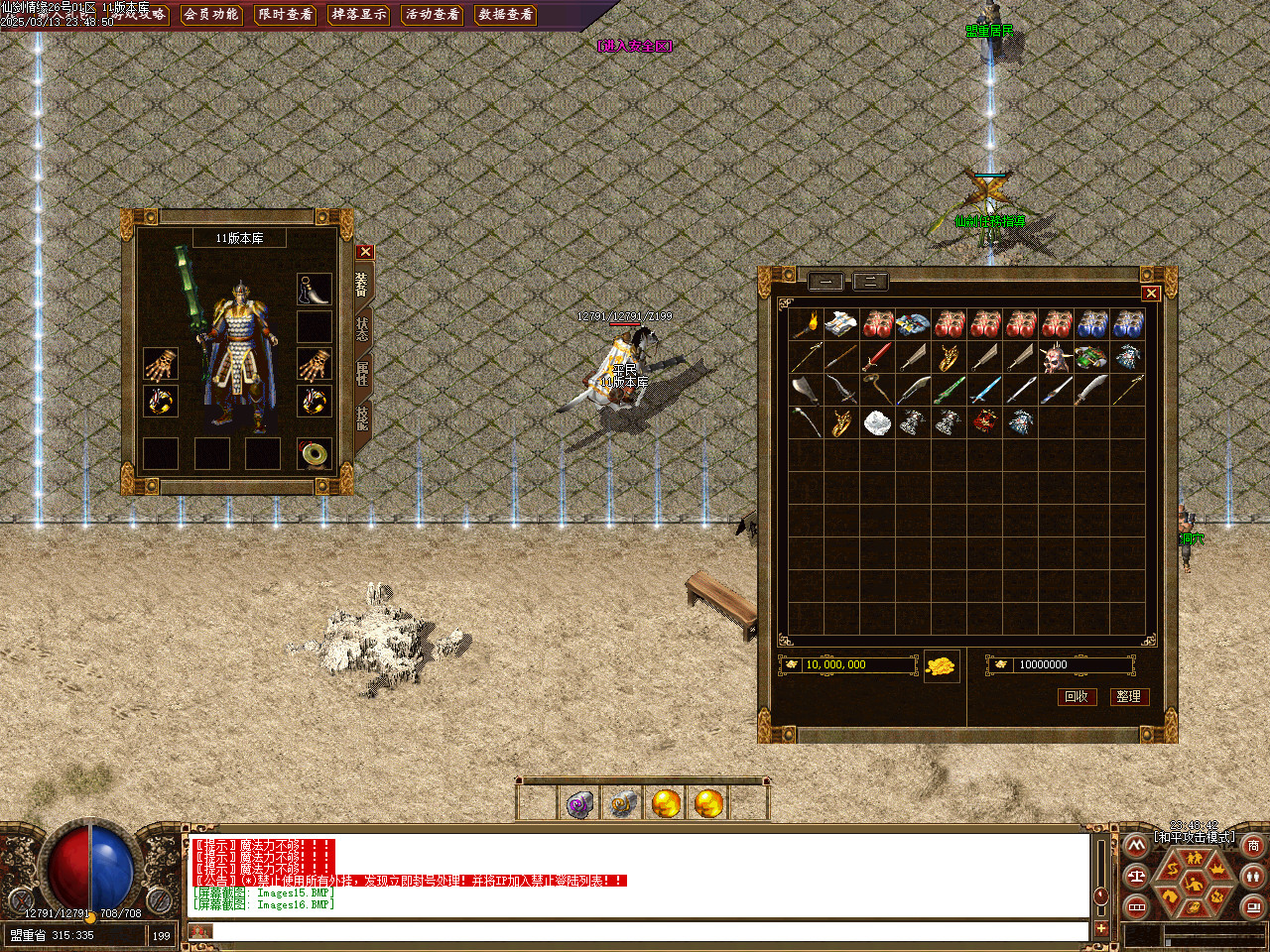Screen dimensions: 1270x952
Task: Close the inventory bag window
Action: 1151,293
